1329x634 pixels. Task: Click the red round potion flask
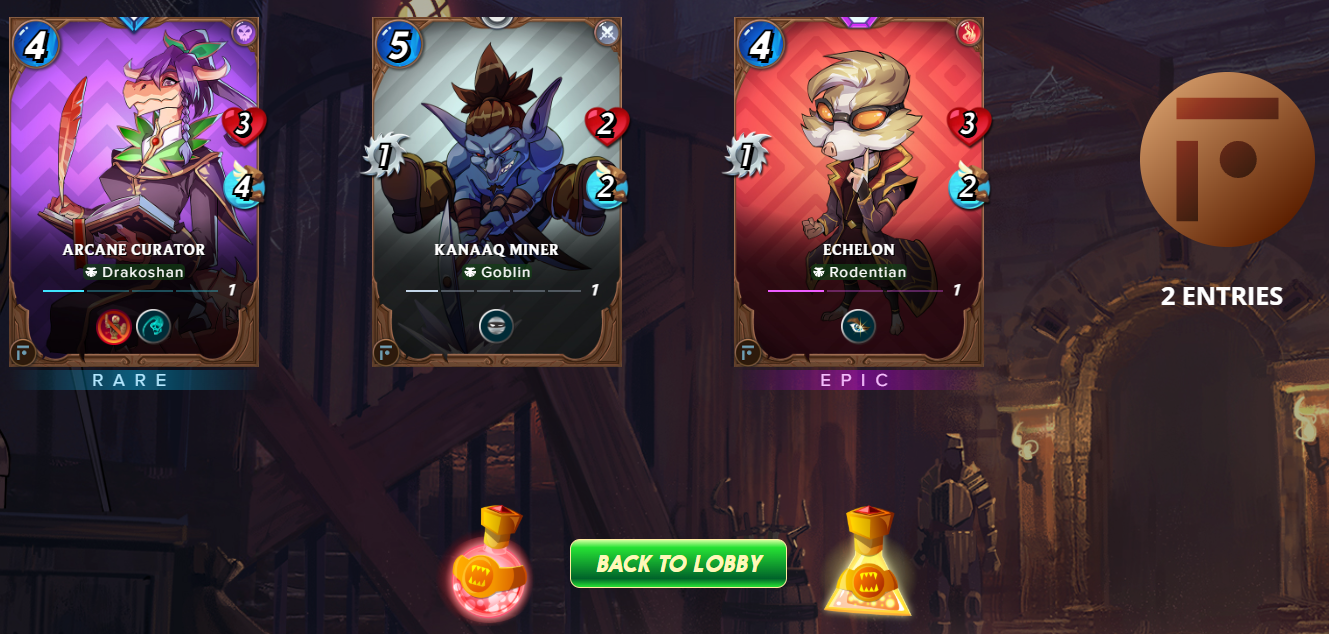pyautogui.click(x=489, y=566)
